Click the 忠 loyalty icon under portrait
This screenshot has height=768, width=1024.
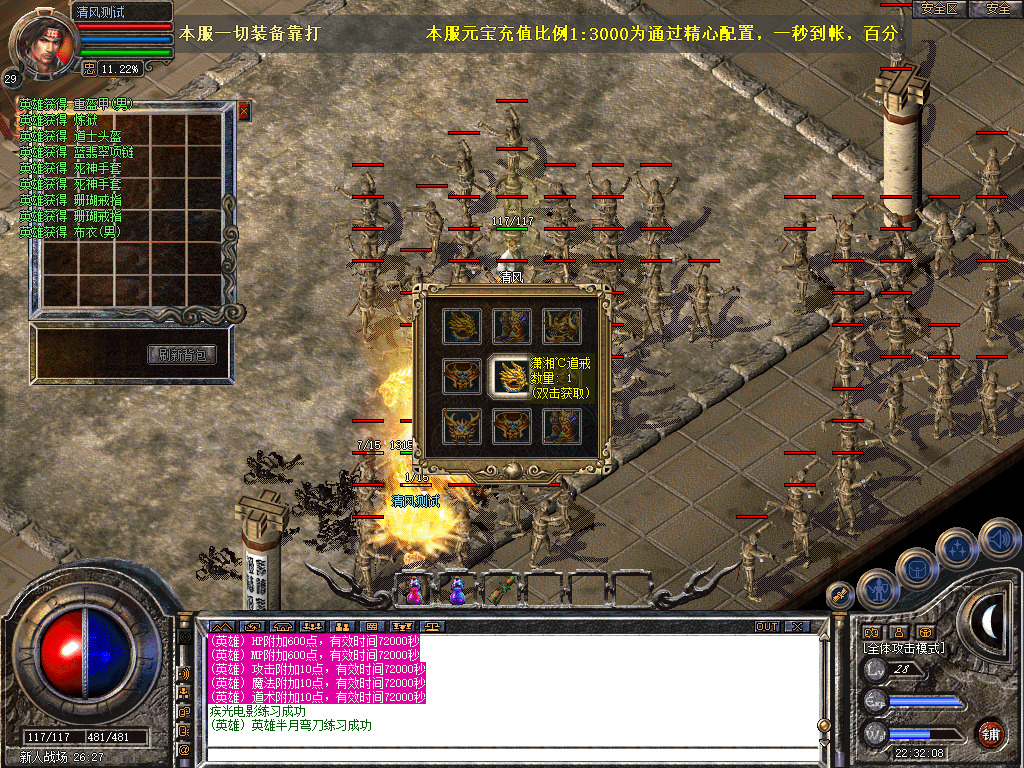tap(89, 69)
